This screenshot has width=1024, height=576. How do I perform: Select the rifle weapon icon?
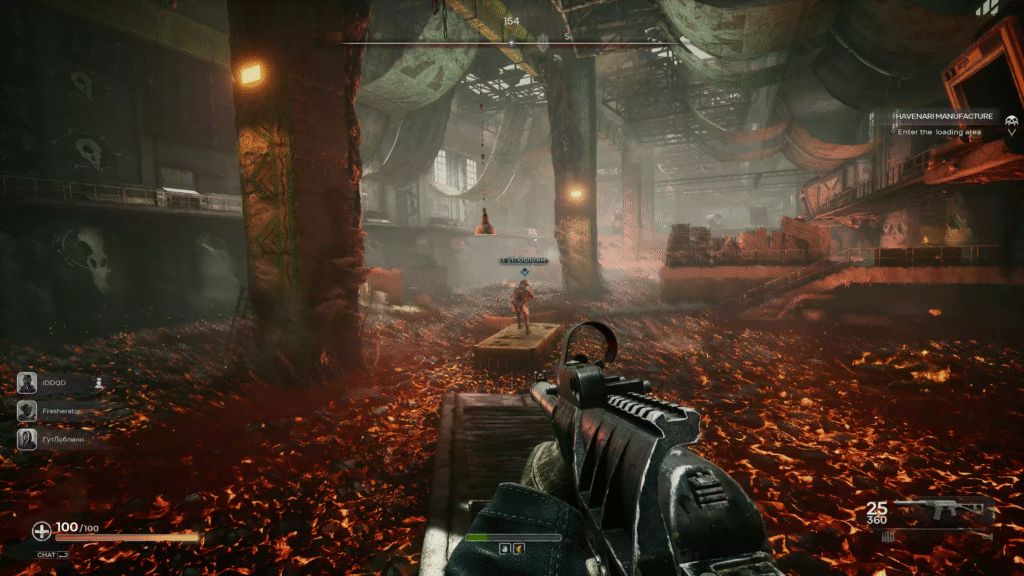pyautogui.click(x=939, y=512)
